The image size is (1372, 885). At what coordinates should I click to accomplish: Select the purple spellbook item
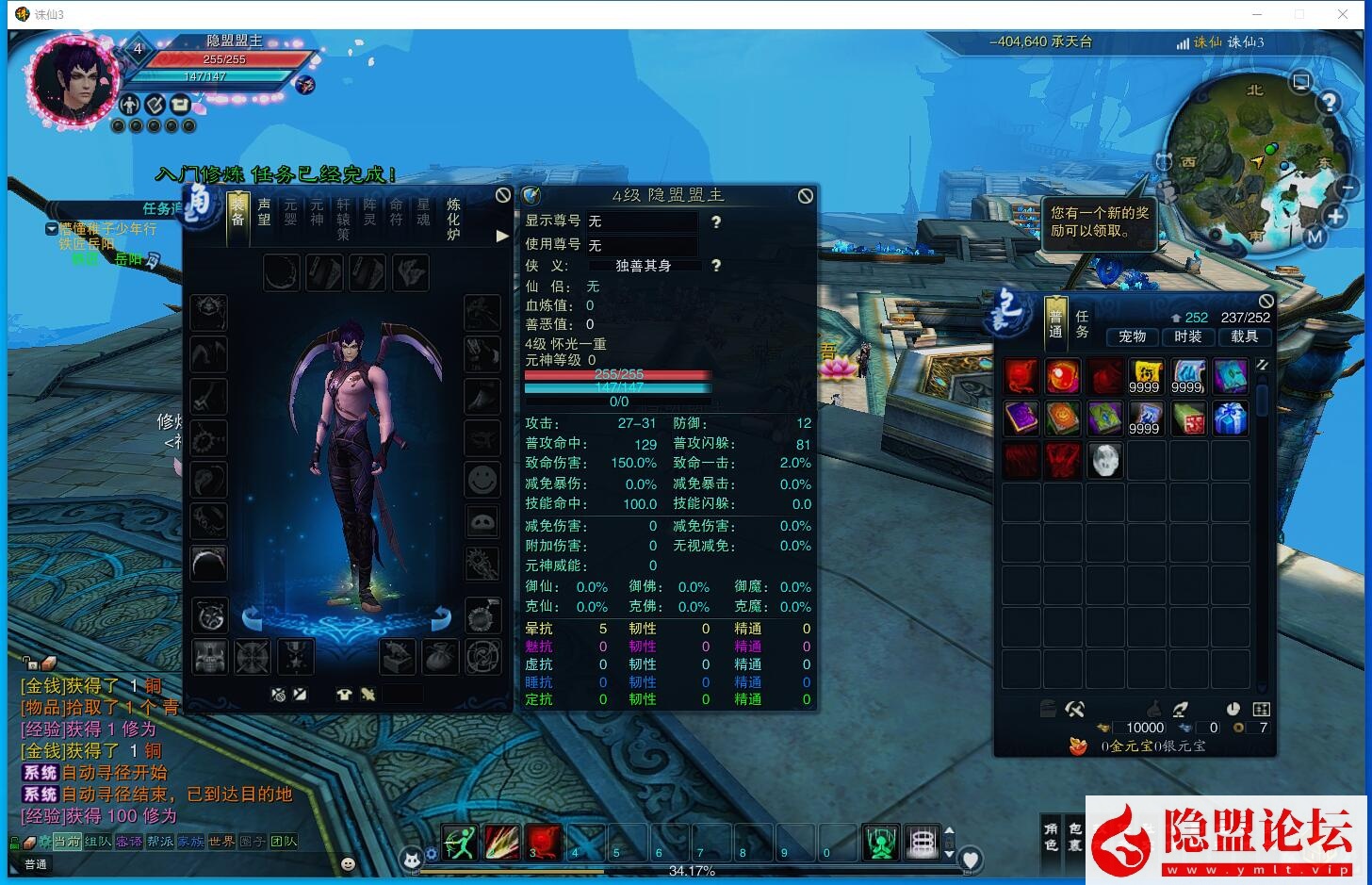tap(1021, 418)
